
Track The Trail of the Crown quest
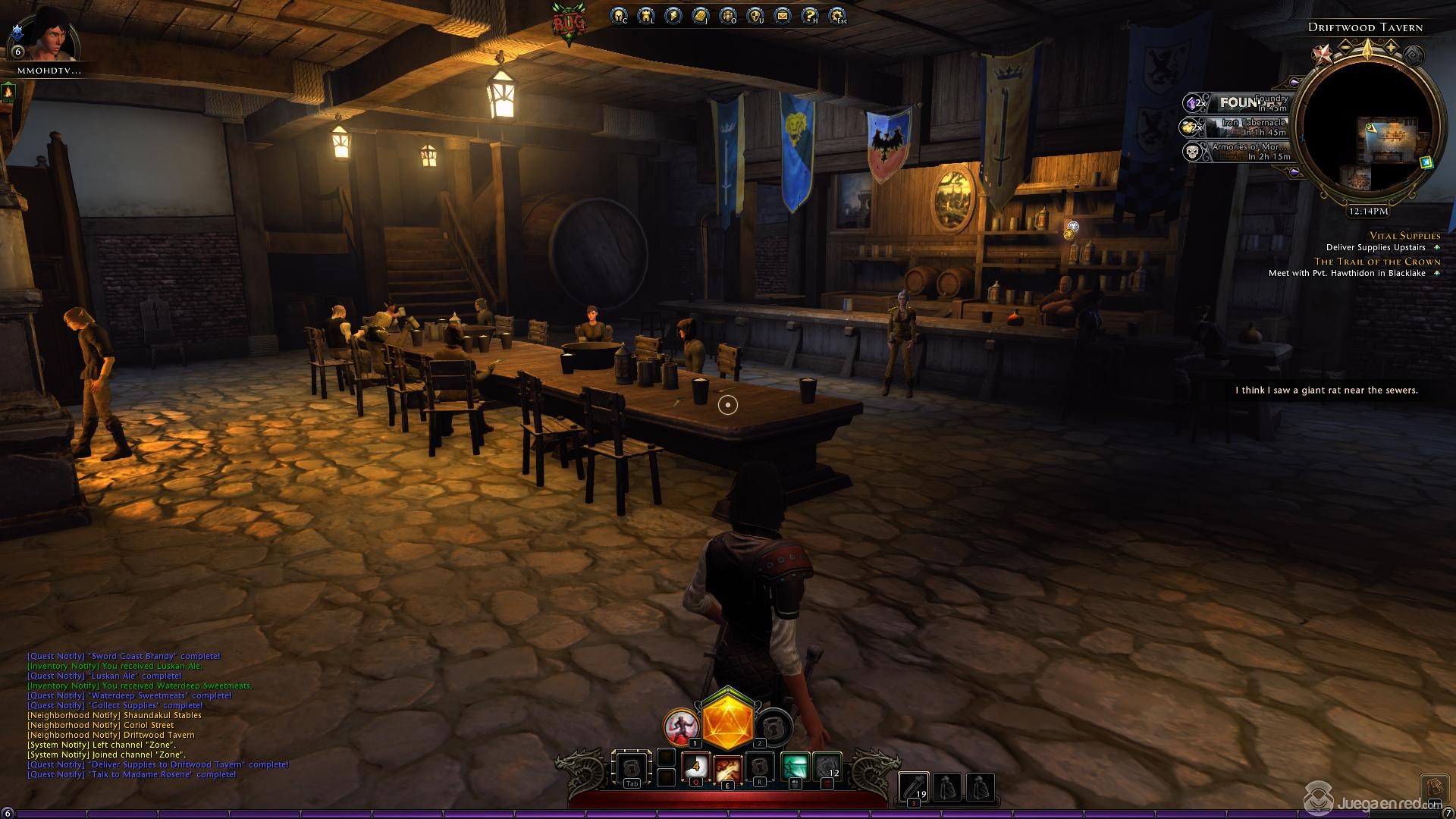click(1377, 262)
